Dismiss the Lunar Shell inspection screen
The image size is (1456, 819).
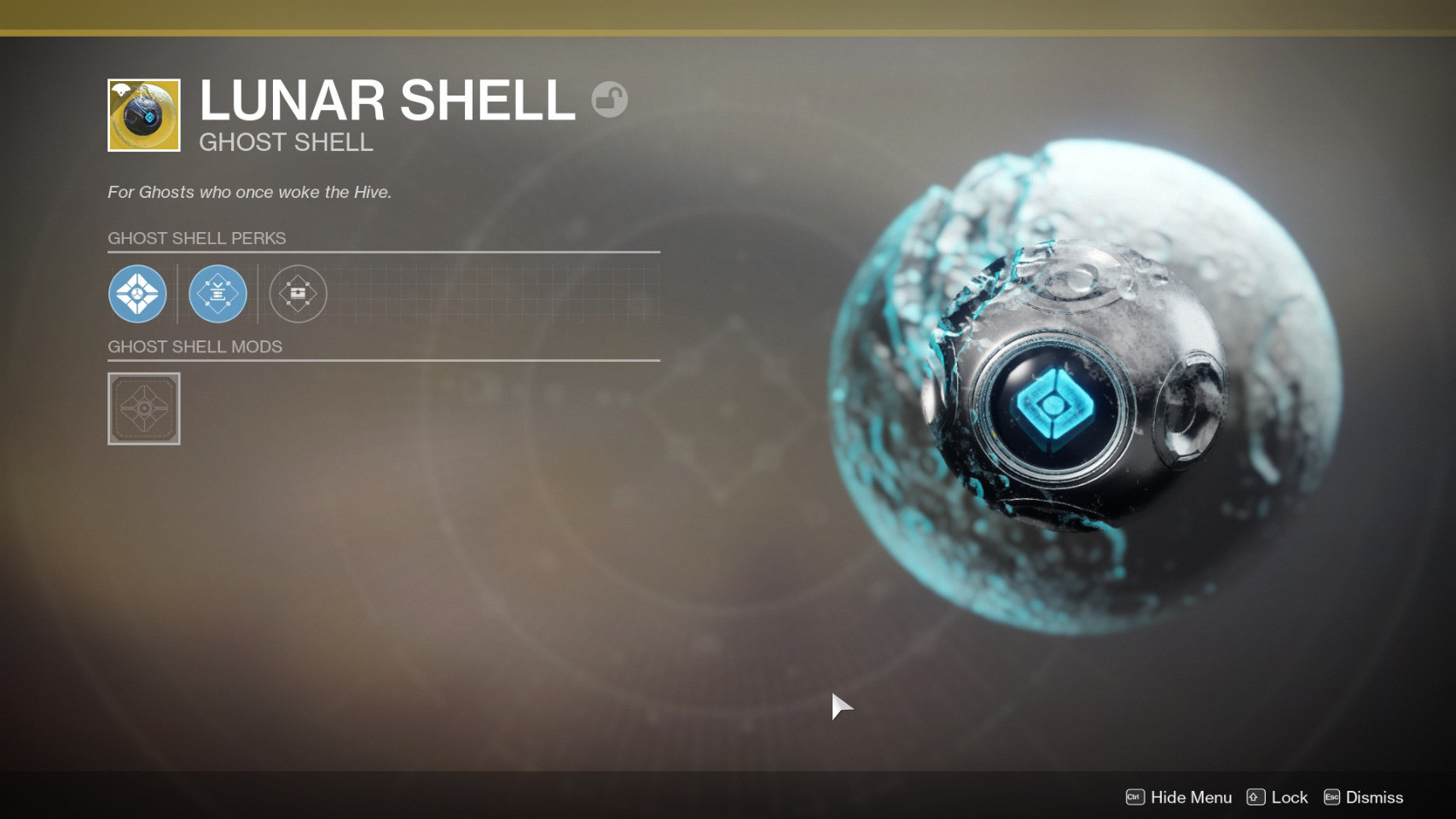pos(1363,797)
